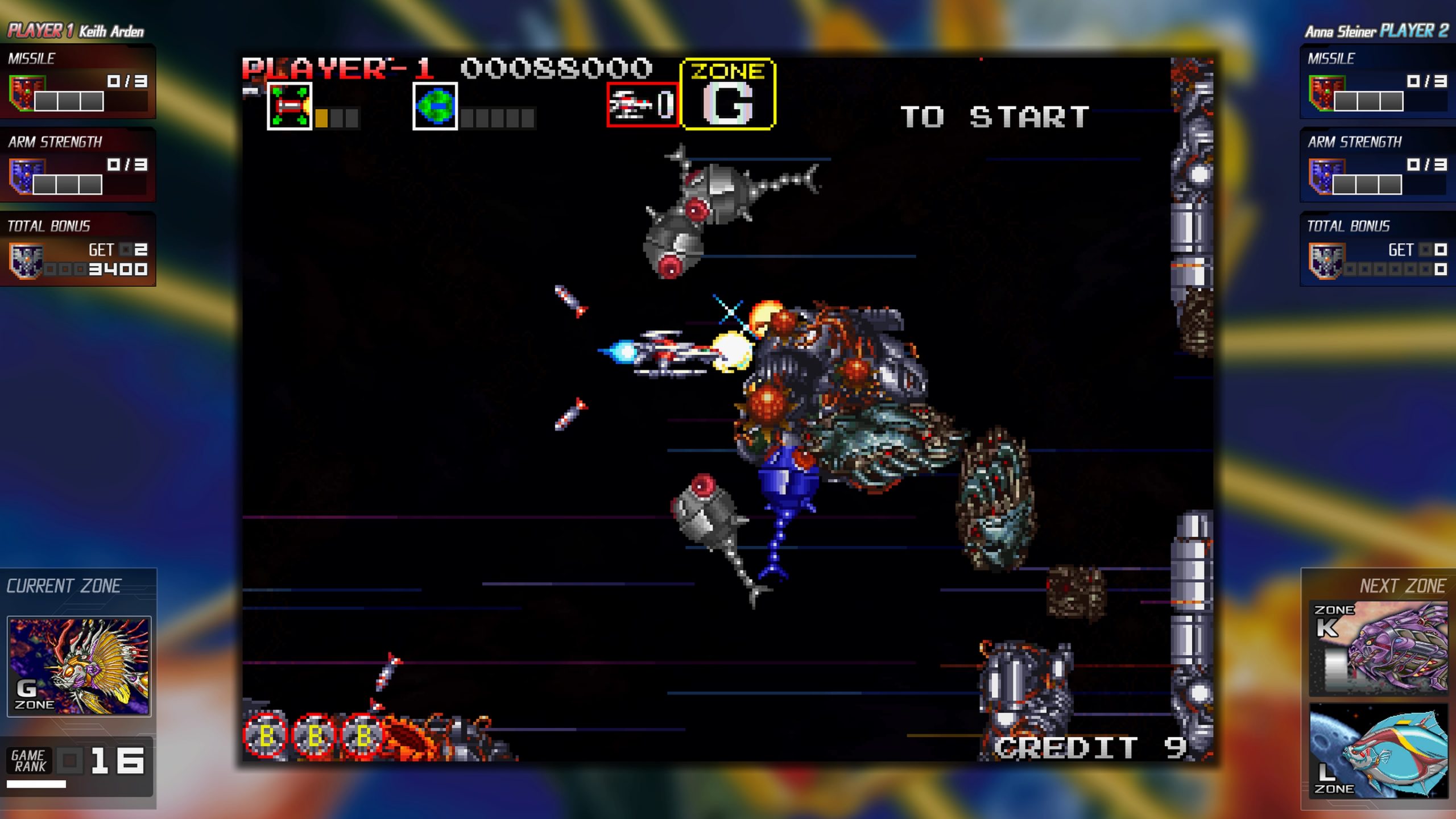Image resolution: width=1456 pixels, height=819 pixels.
Task: Click the remaining ships icon in the red box
Action: (x=642, y=105)
